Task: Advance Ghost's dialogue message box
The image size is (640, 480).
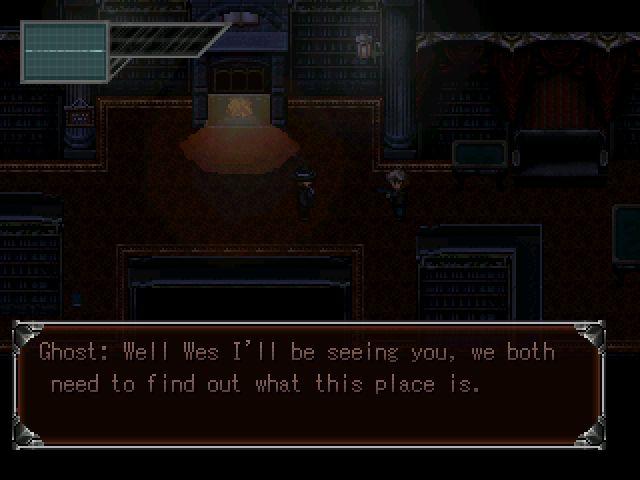Action: coord(308,384)
